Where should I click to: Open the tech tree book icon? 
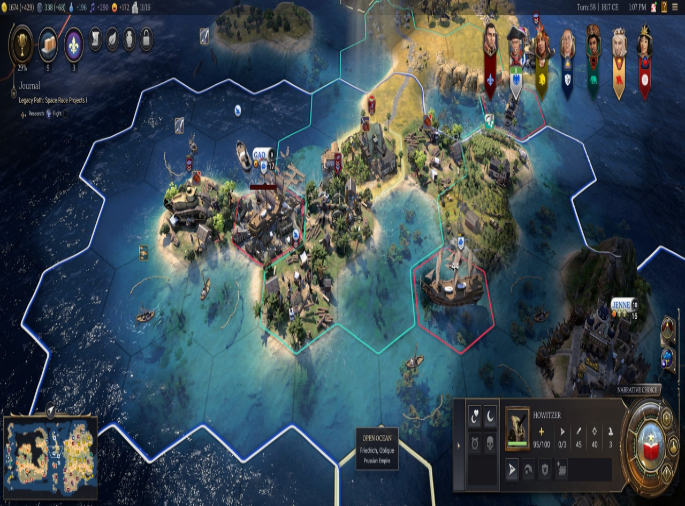click(49, 42)
